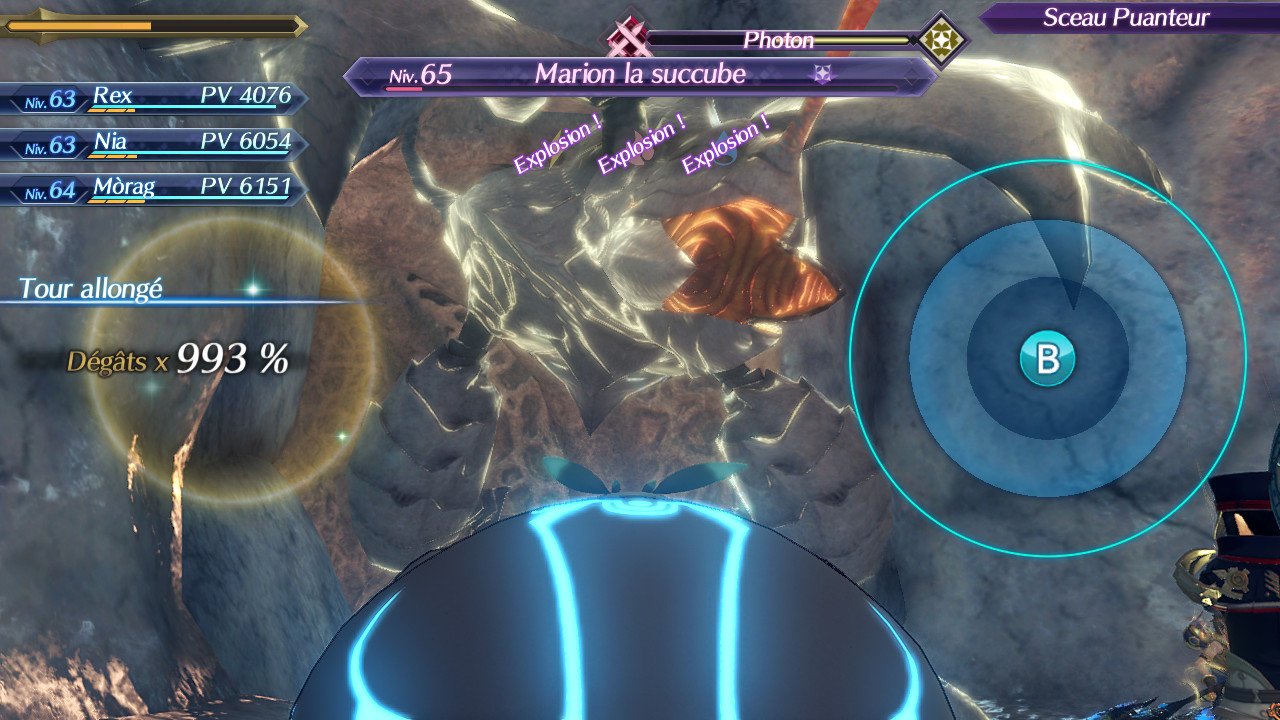This screenshot has width=1280, height=720.
Task: Select Nia's party member row
Action: tap(155, 144)
